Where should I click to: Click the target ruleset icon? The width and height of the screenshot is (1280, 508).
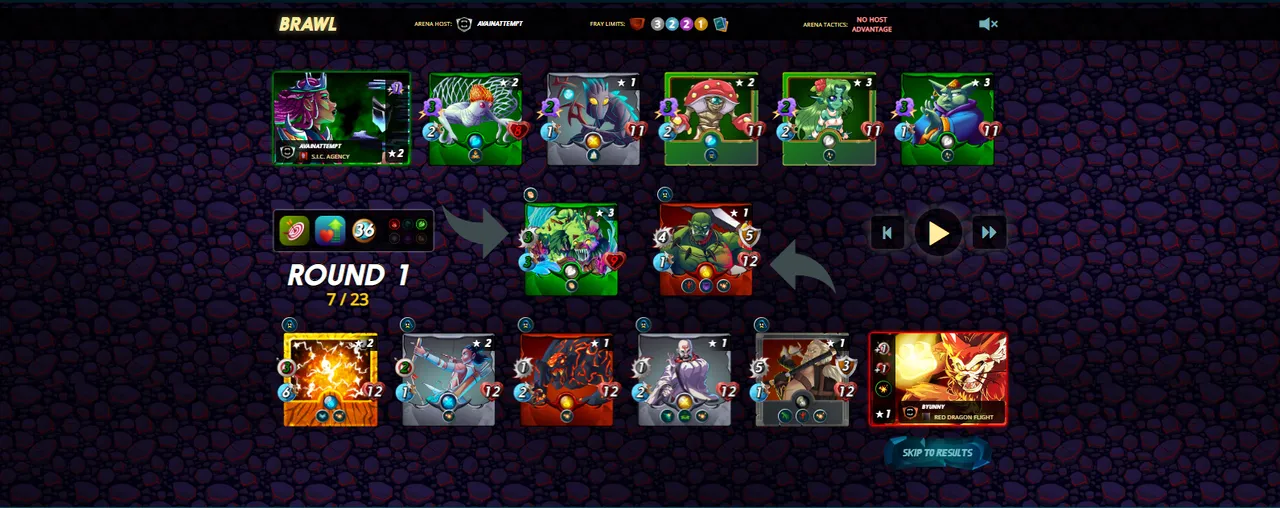click(x=294, y=231)
